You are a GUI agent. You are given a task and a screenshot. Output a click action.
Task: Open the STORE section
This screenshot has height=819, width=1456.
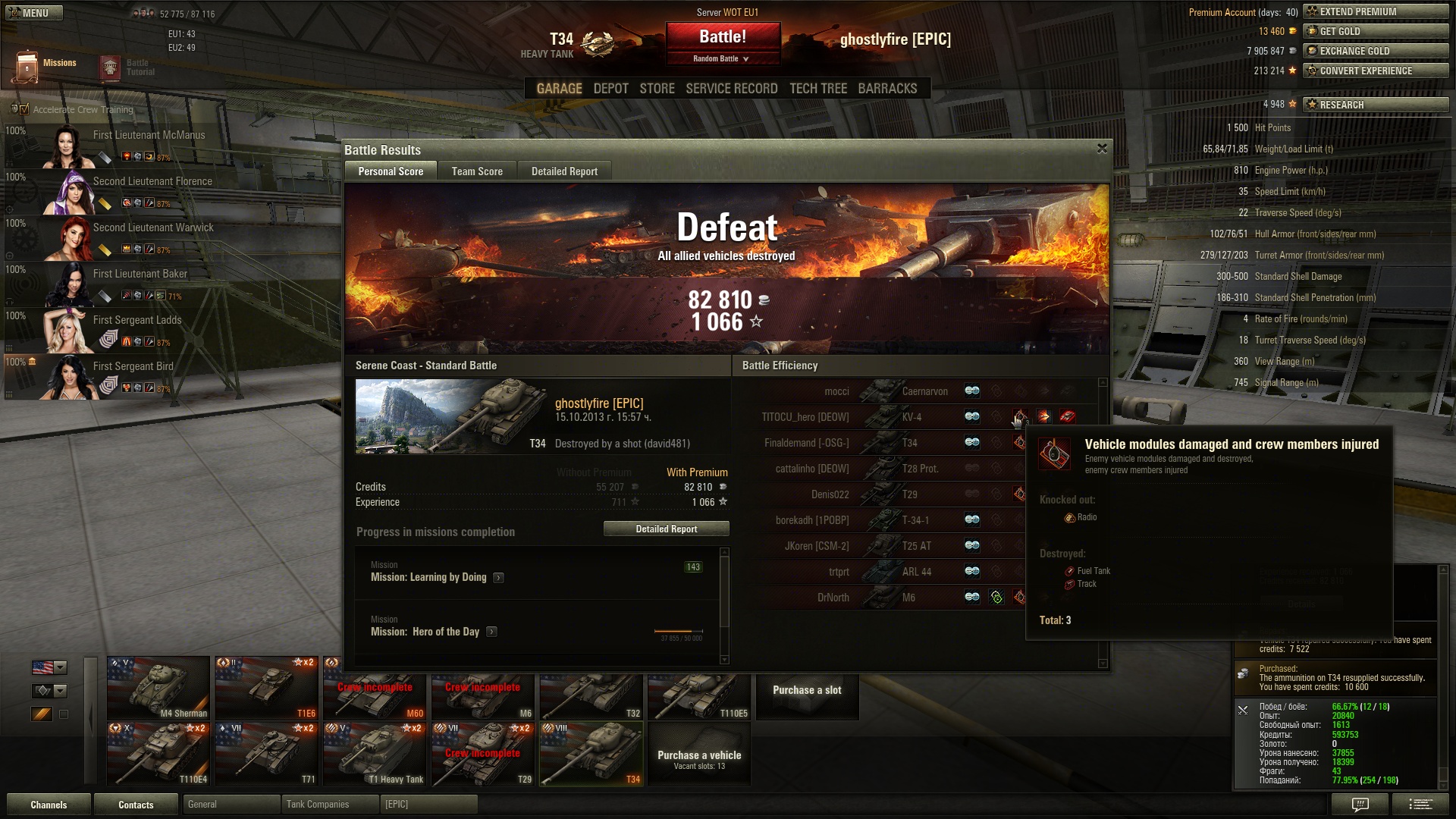[657, 89]
